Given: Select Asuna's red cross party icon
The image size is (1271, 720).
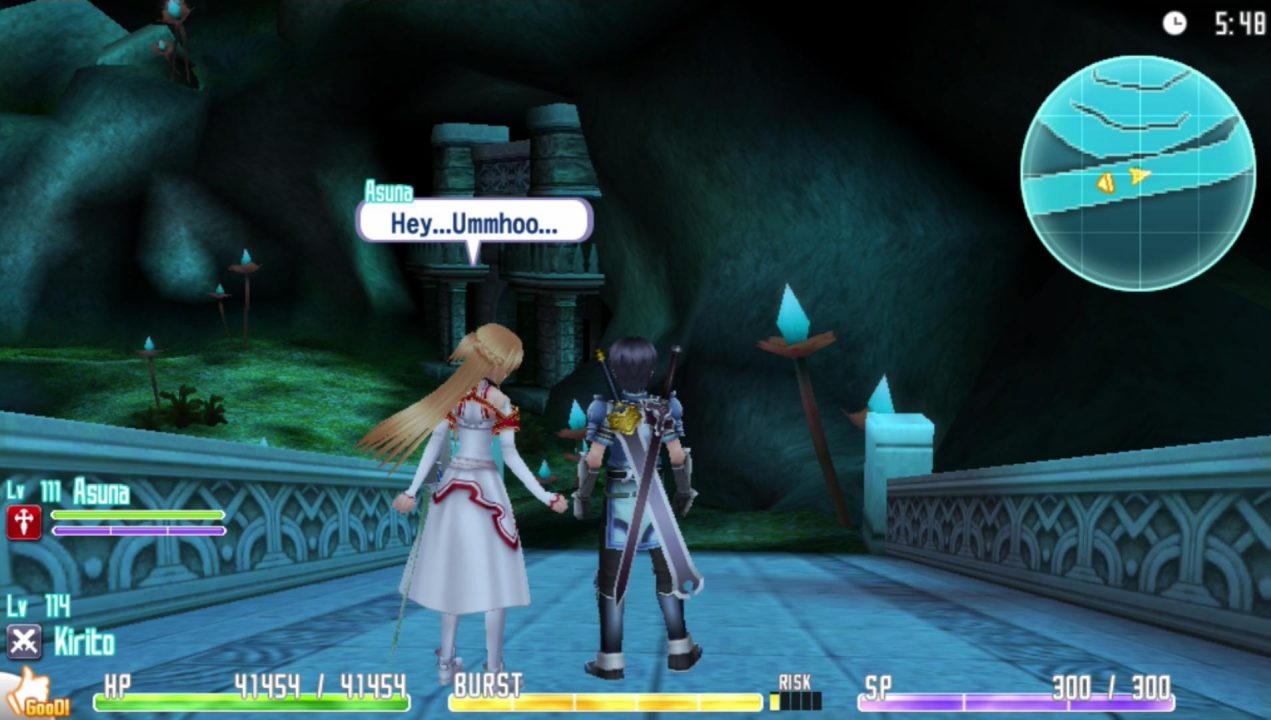Looking at the screenshot, I should coord(24,521).
